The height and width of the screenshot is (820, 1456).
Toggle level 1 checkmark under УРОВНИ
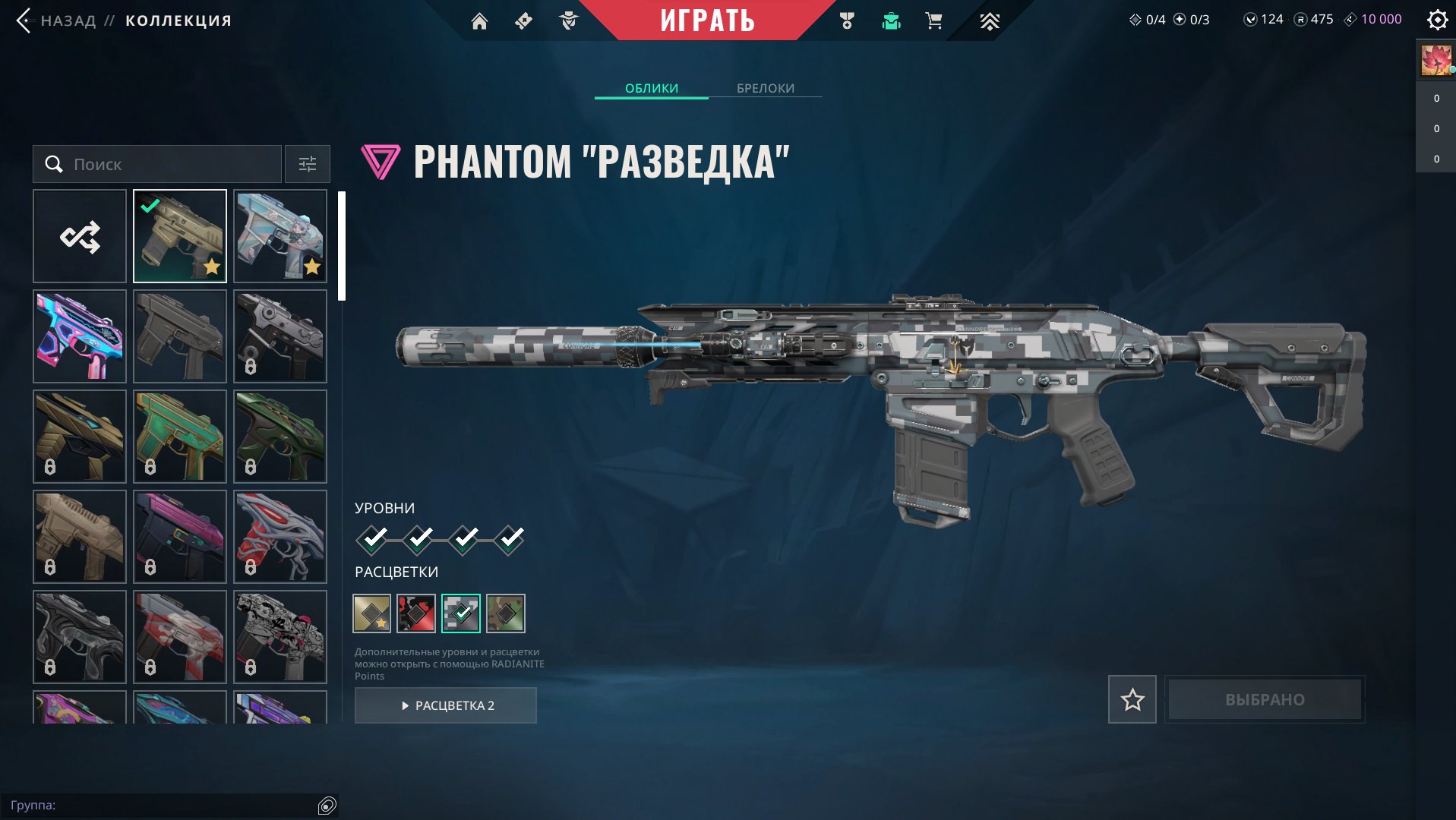(373, 538)
